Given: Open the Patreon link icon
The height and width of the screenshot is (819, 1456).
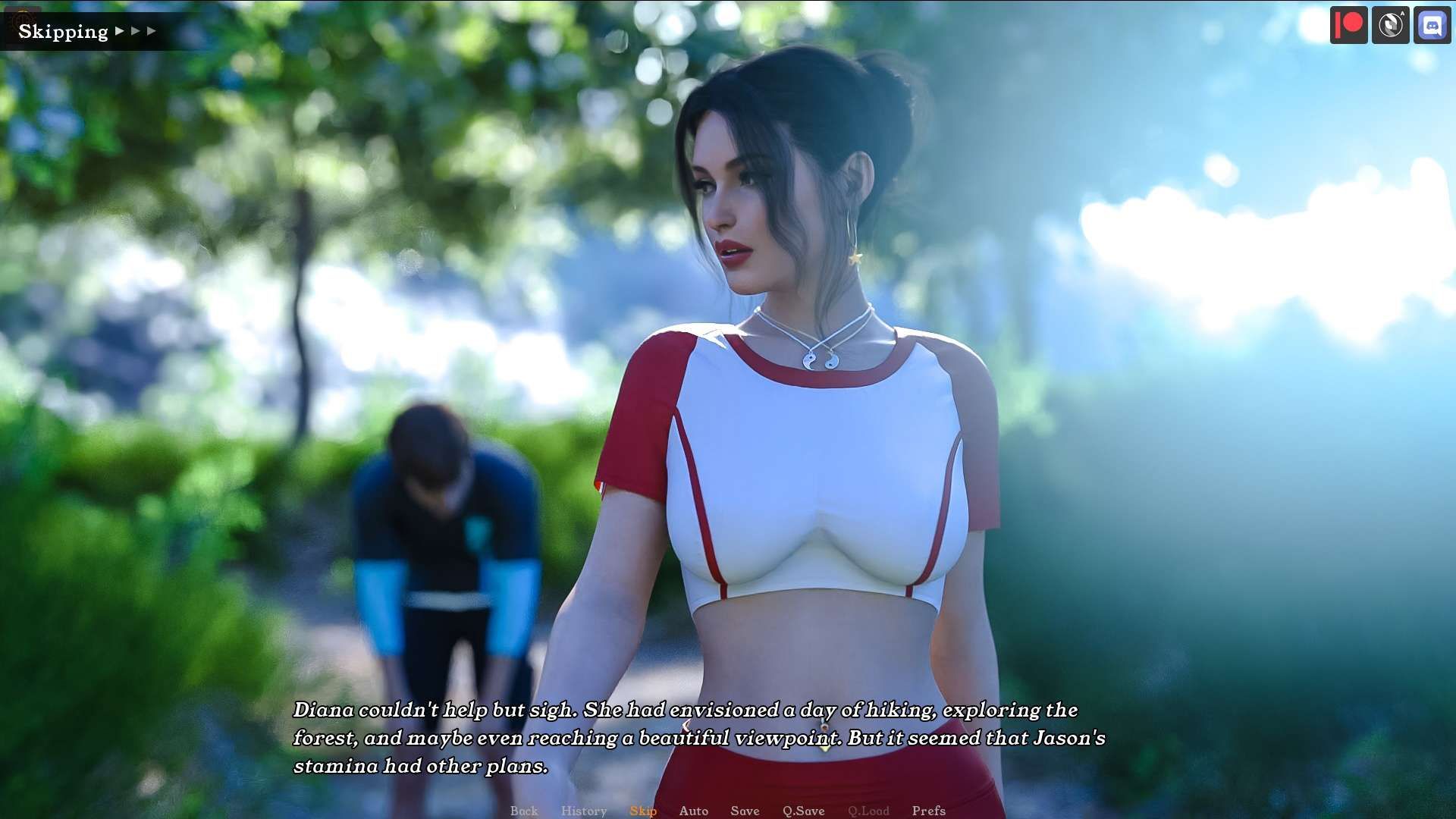Looking at the screenshot, I should pyautogui.click(x=1348, y=25).
